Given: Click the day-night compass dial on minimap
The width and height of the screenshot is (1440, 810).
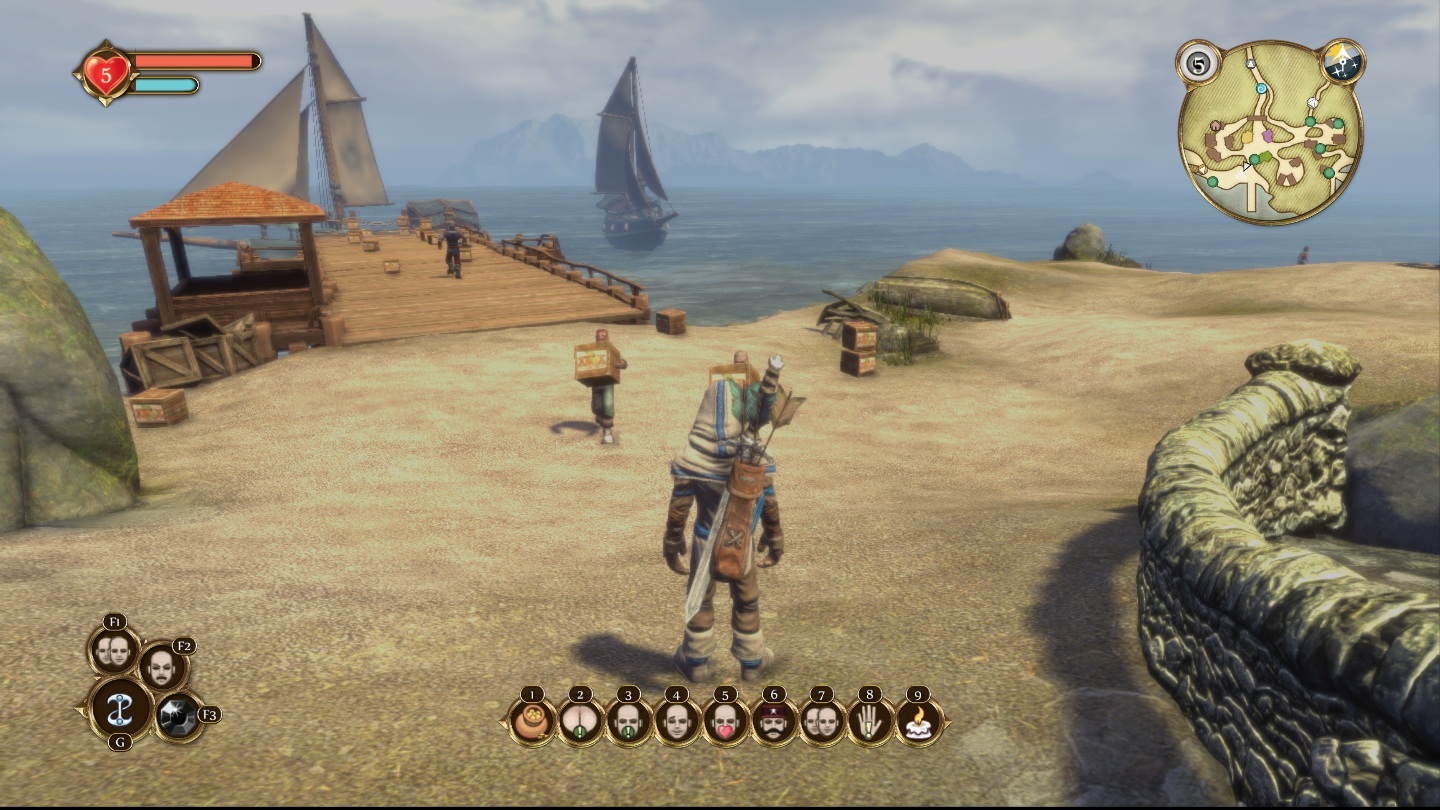Looking at the screenshot, I should click(1341, 63).
